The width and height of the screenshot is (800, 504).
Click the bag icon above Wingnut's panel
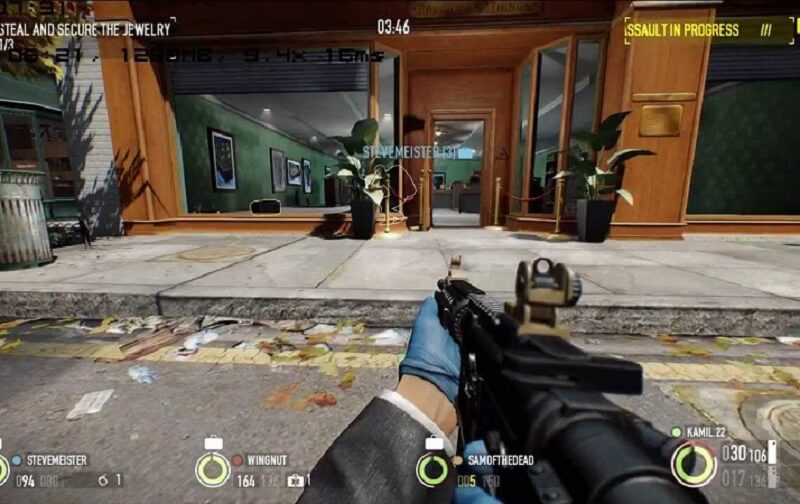212,443
